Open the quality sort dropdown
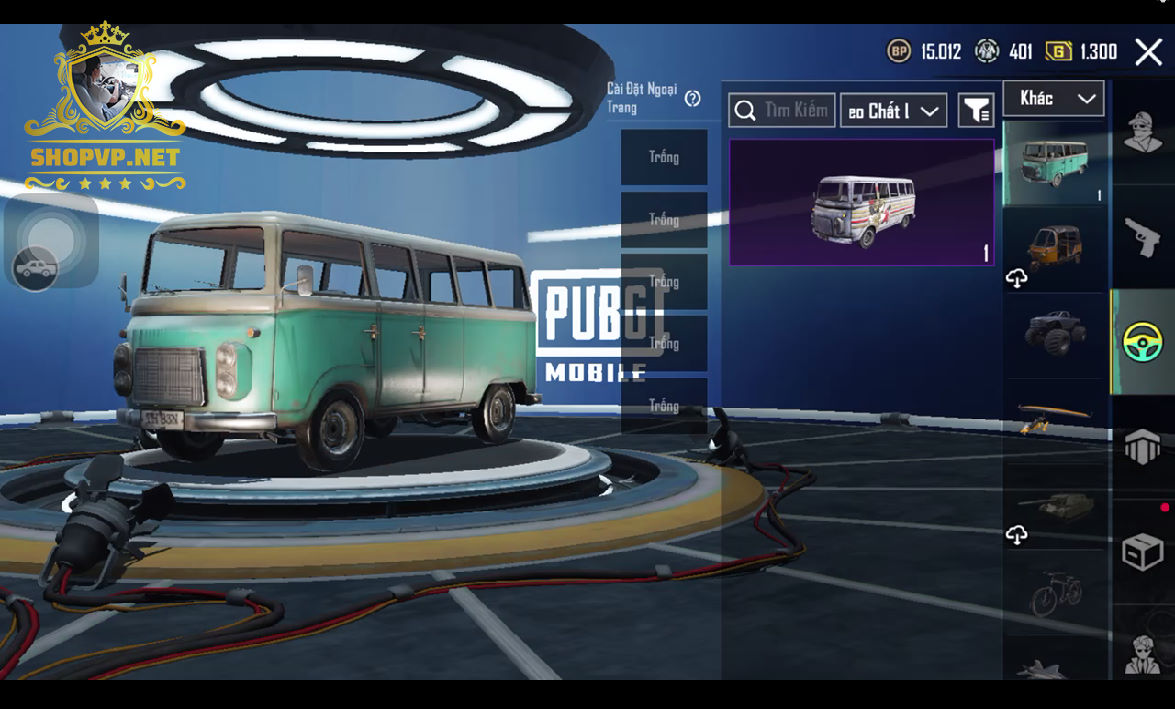The height and width of the screenshot is (709, 1175). [x=893, y=110]
